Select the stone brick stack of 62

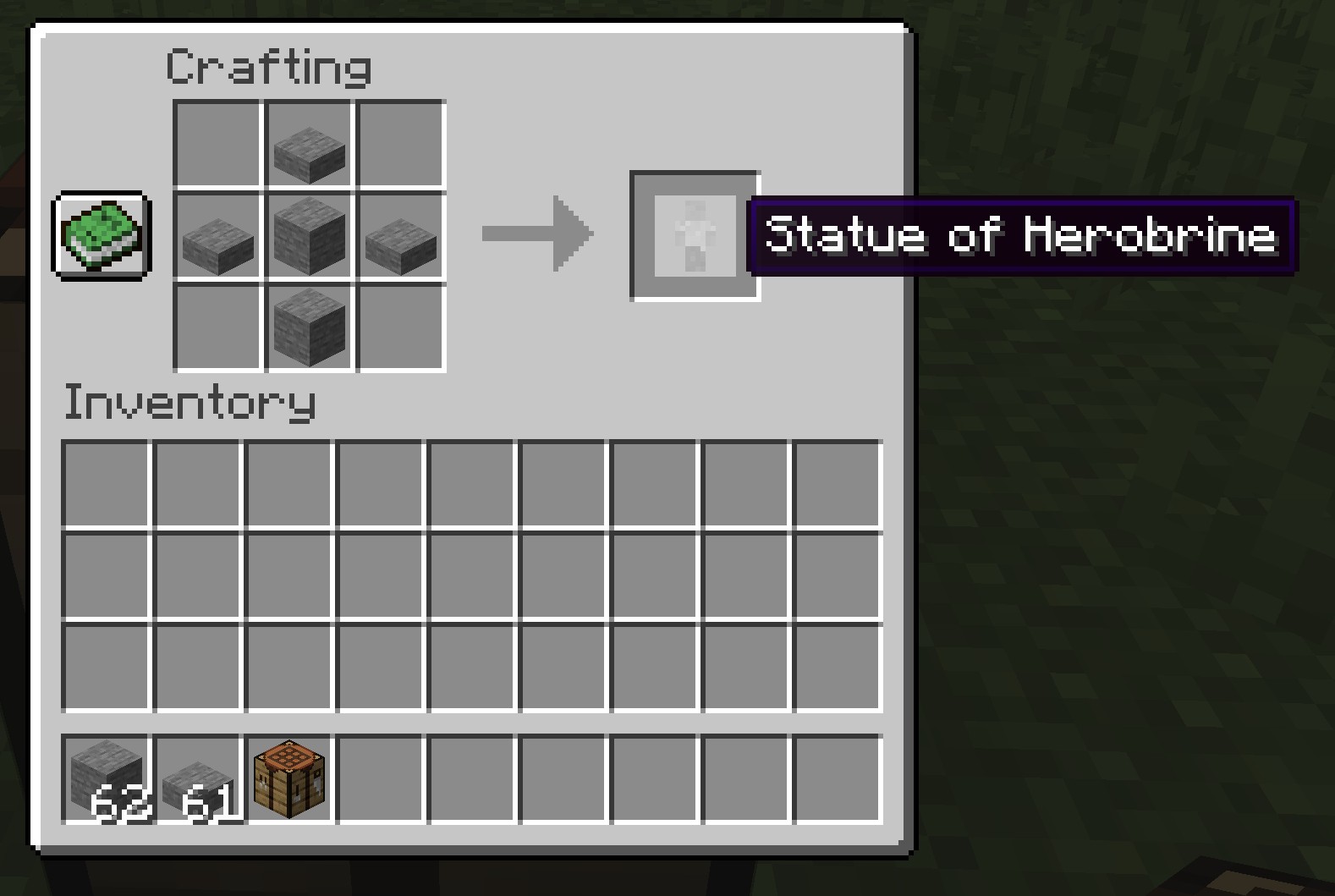(x=107, y=778)
